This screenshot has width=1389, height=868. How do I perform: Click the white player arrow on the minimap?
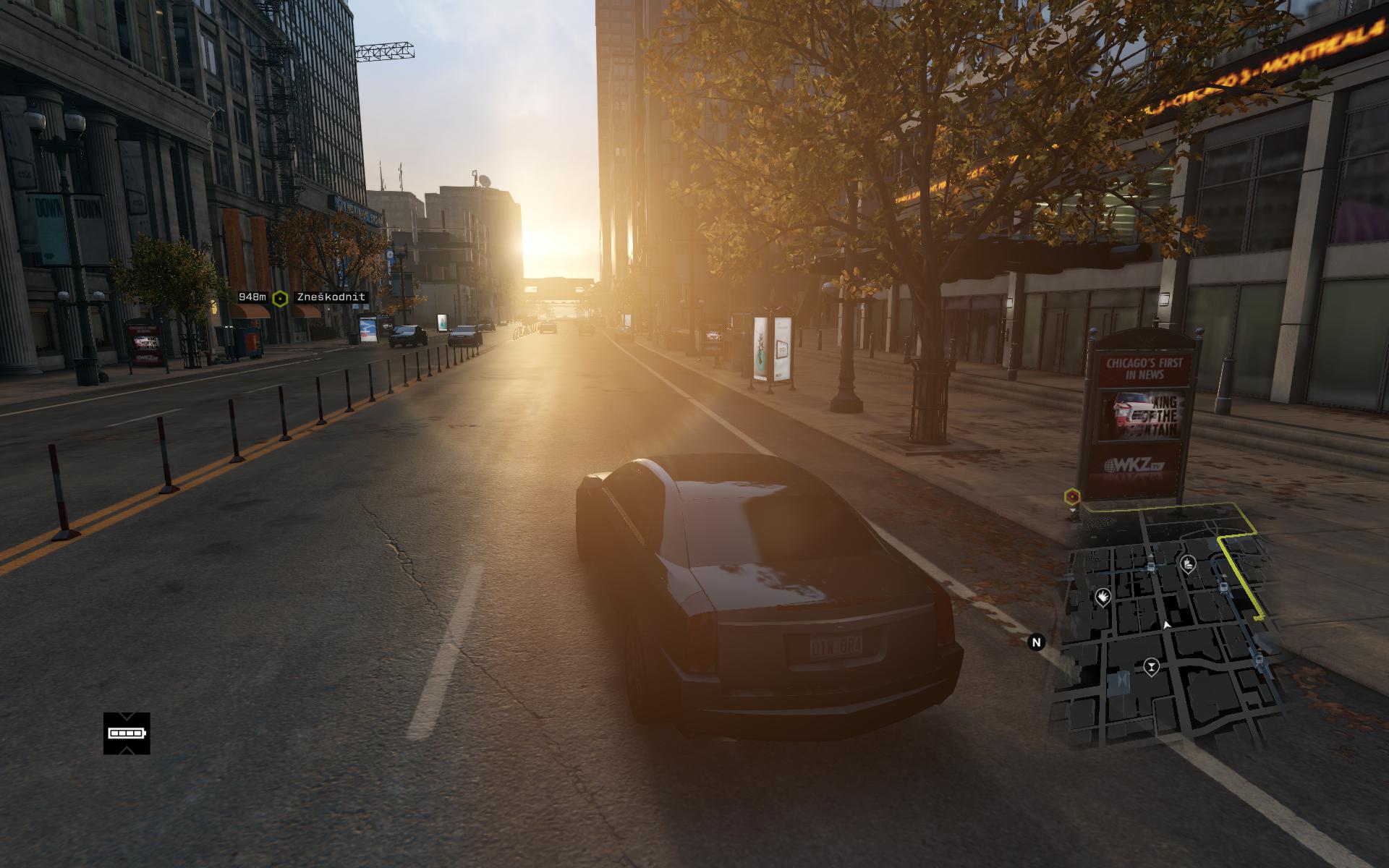pyautogui.click(x=1166, y=624)
